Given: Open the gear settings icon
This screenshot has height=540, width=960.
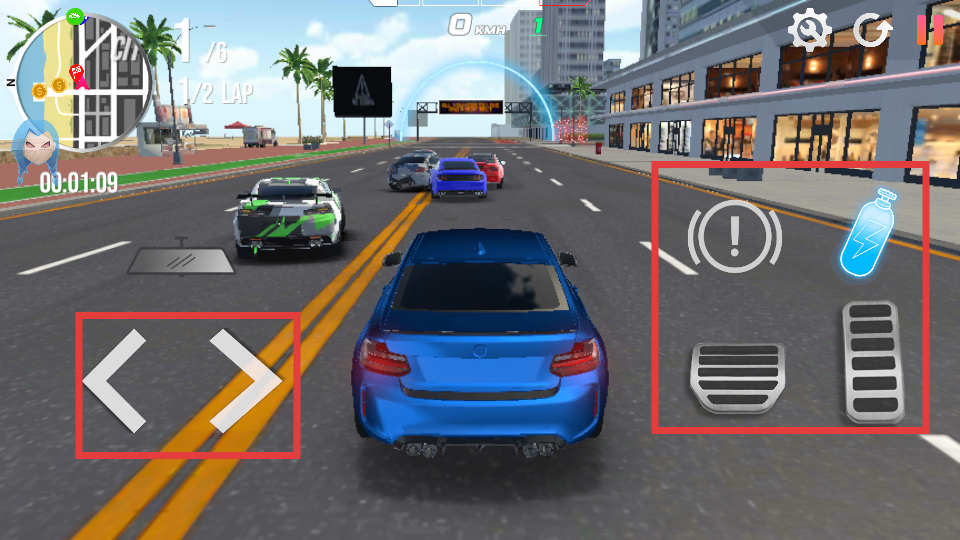Looking at the screenshot, I should (808, 31).
